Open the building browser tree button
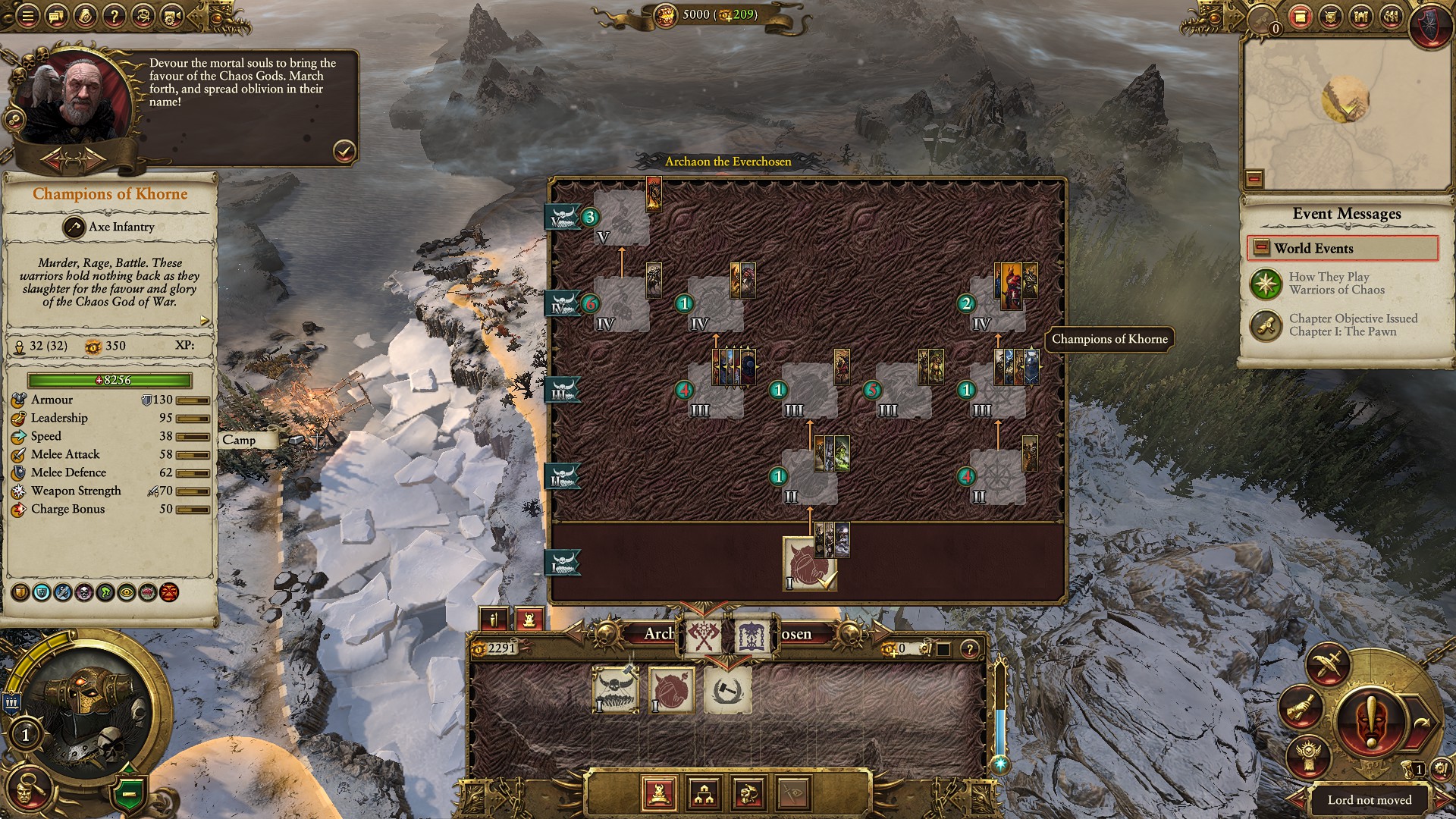Viewport: 1456px width, 819px height. (x=704, y=793)
